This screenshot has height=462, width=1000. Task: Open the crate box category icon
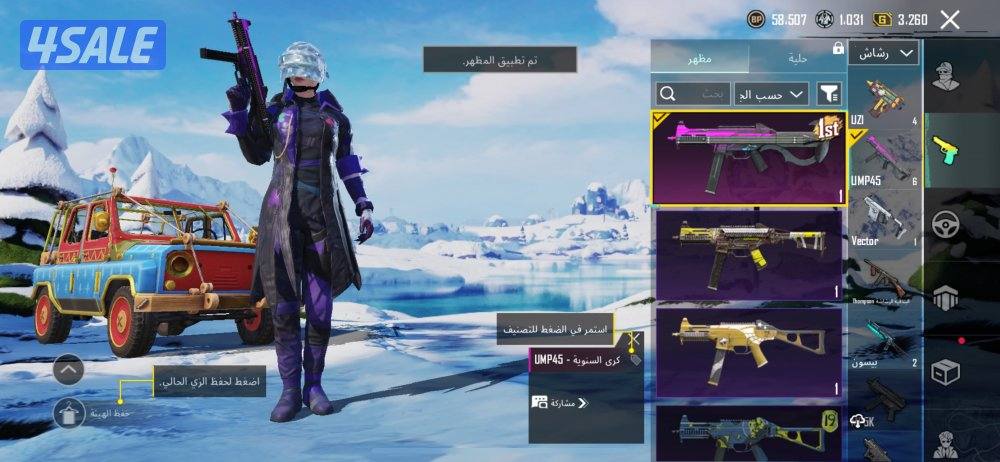[x=946, y=372]
